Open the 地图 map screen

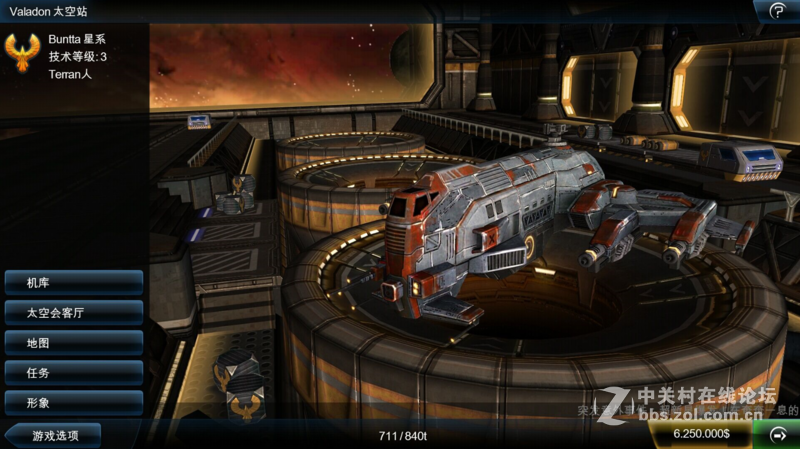(x=73, y=343)
